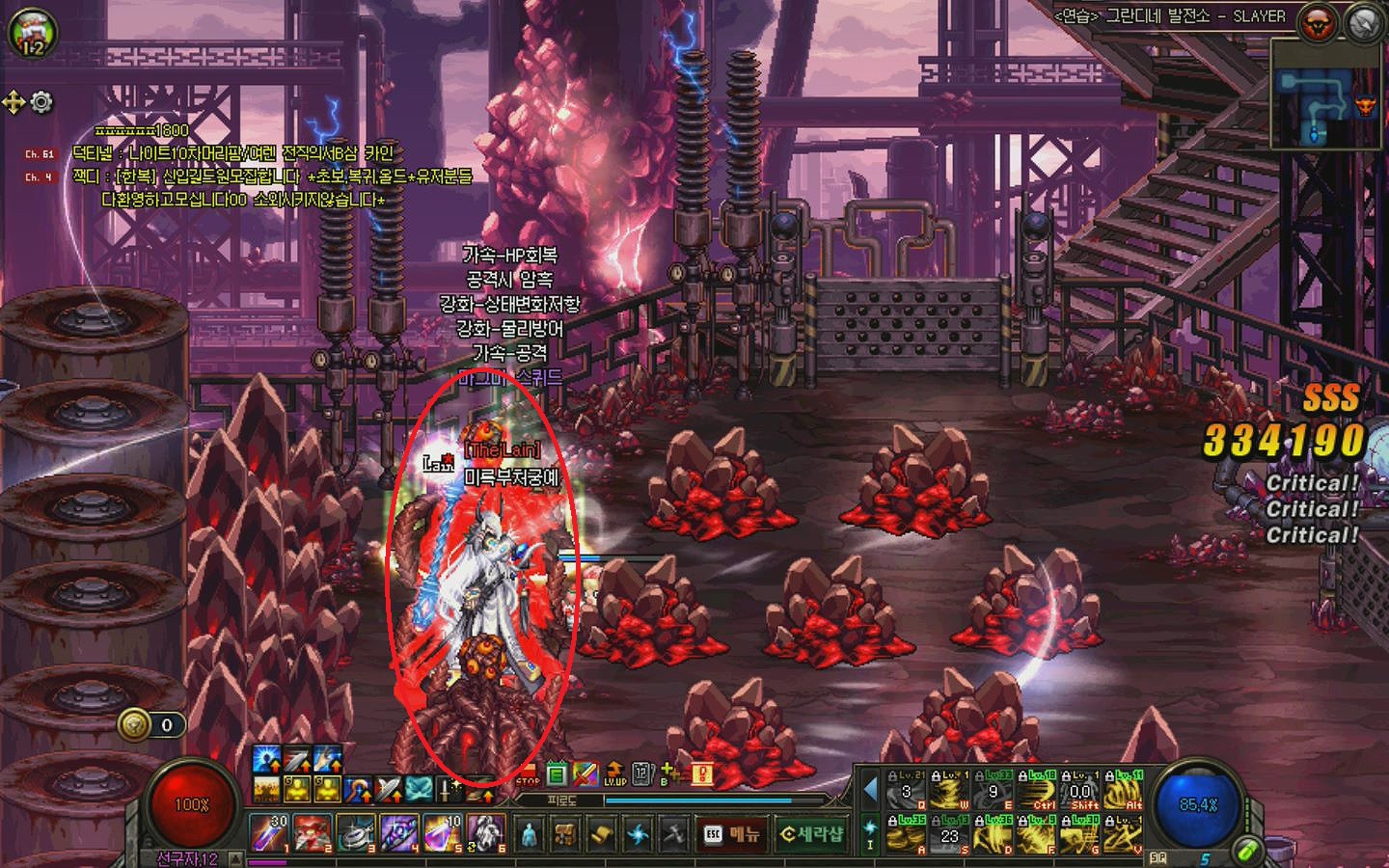Image resolution: width=1389 pixels, height=868 pixels.
Task: Use the potion in quick slot 1
Action: pos(268,833)
